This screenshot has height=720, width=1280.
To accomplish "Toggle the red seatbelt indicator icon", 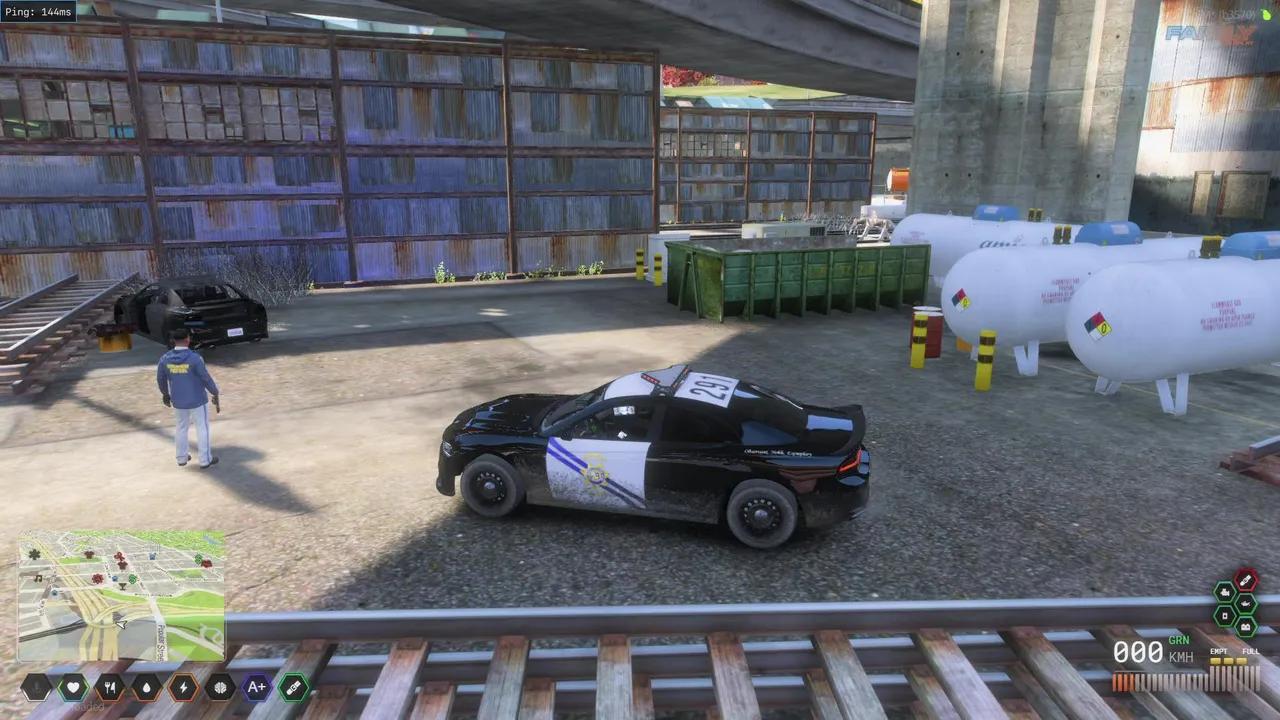I will [1246, 579].
